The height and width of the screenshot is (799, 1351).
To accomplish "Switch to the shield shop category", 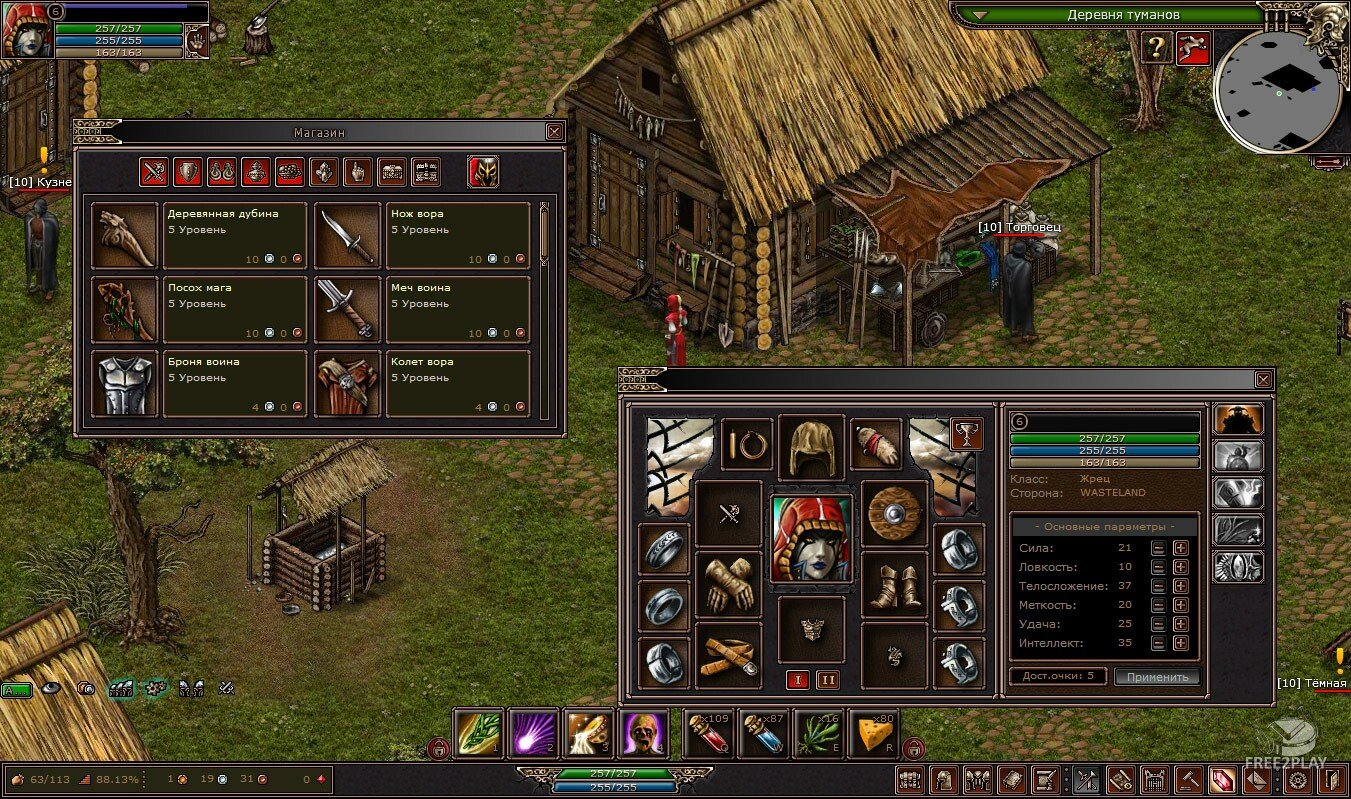I will tap(187, 173).
